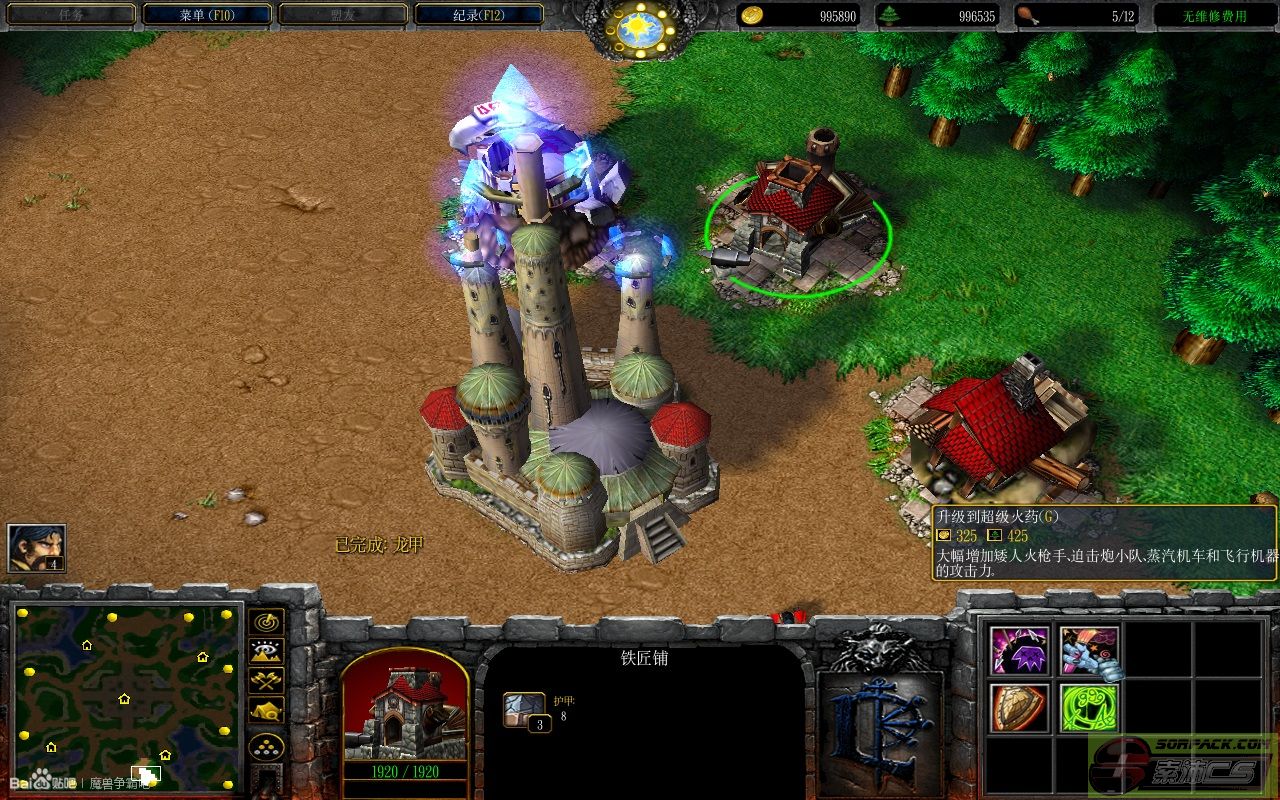
Task: Click the minimap
Action: coord(124,696)
